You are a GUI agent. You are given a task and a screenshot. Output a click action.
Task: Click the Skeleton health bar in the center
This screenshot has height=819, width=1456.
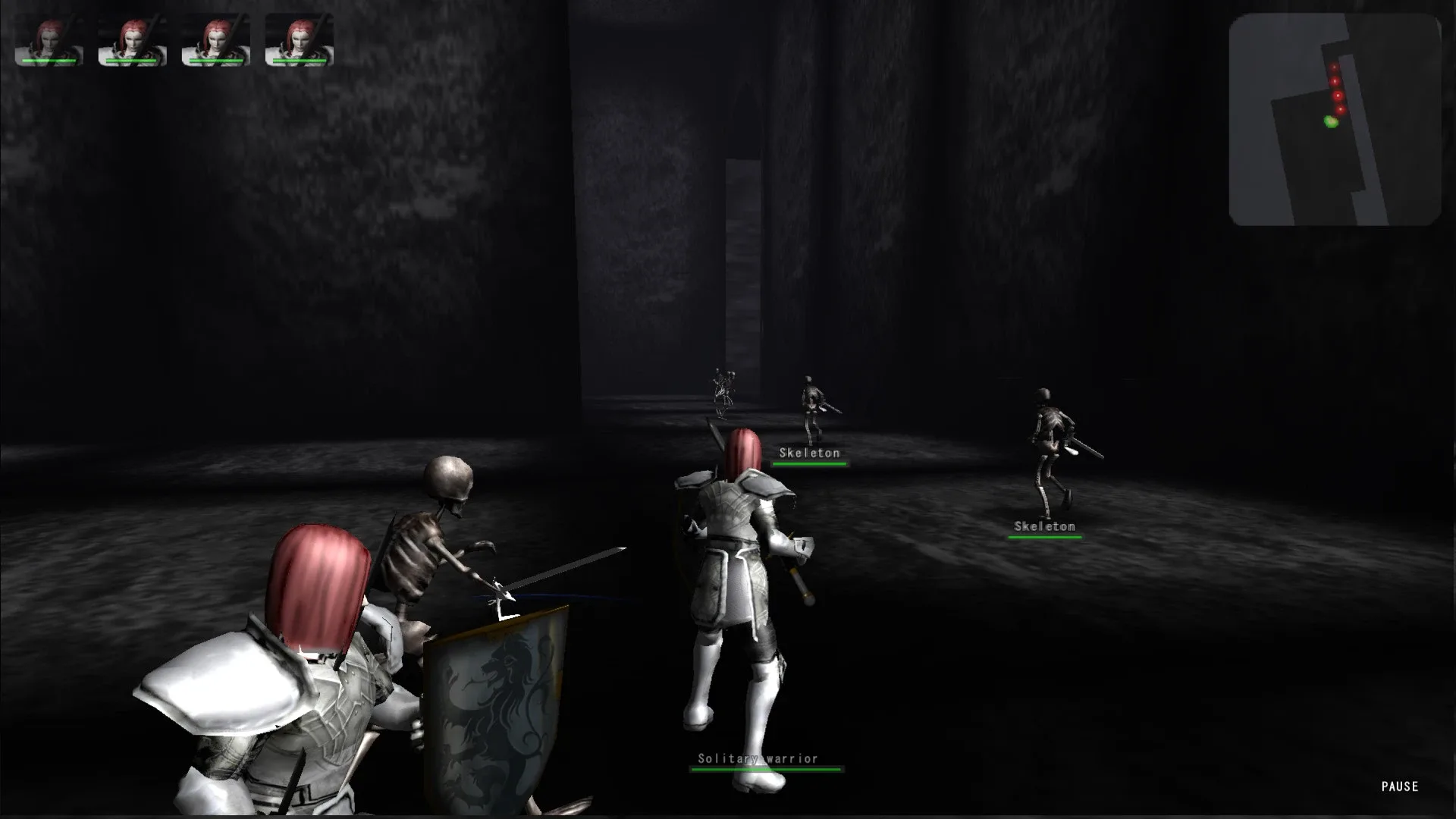pos(809,463)
